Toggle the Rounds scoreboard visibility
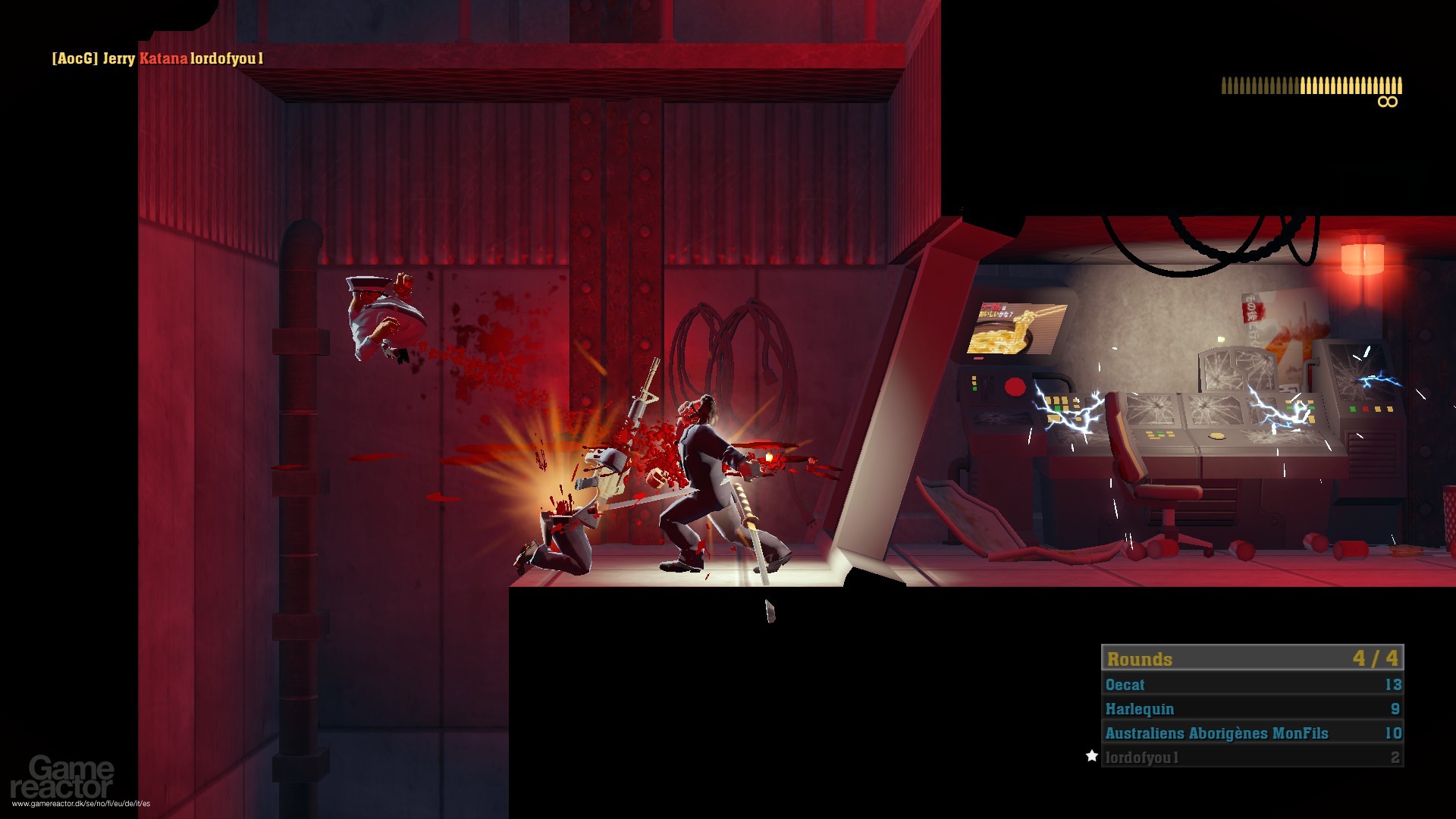 click(1249, 658)
